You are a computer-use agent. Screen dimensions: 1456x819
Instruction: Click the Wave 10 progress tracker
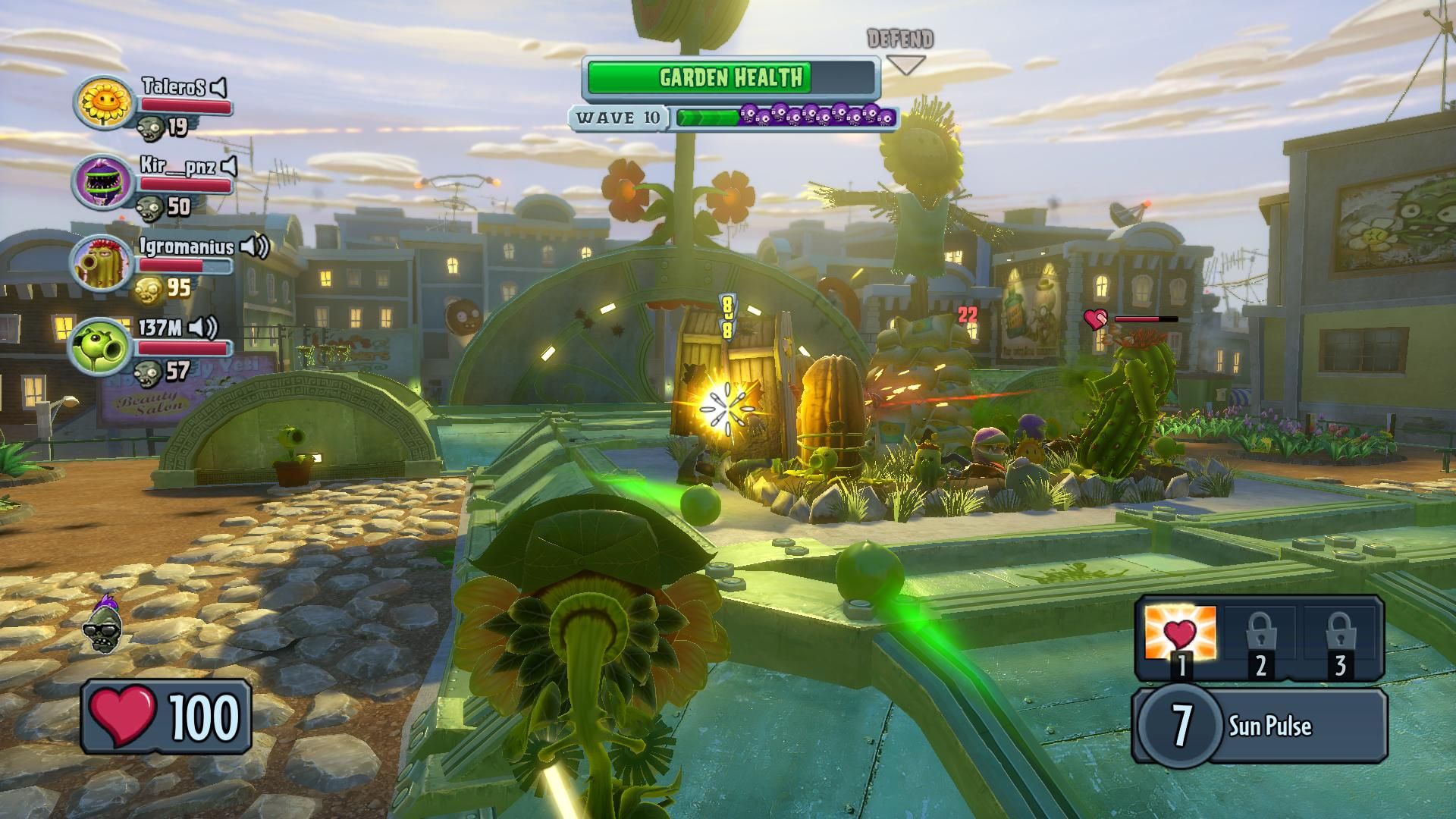click(x=733, y=117)
